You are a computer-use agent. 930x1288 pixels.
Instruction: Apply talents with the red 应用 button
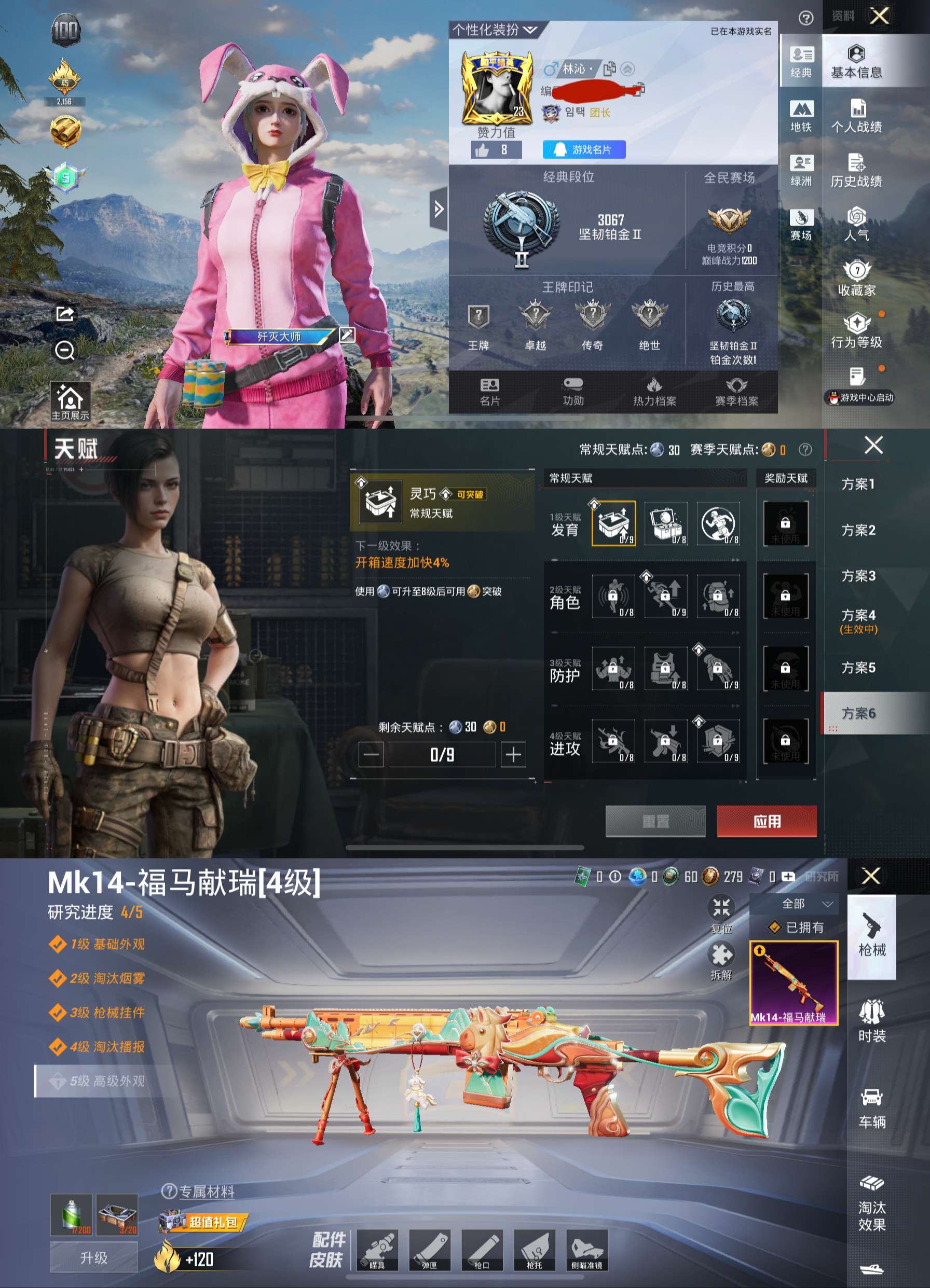tap(767, 821)
